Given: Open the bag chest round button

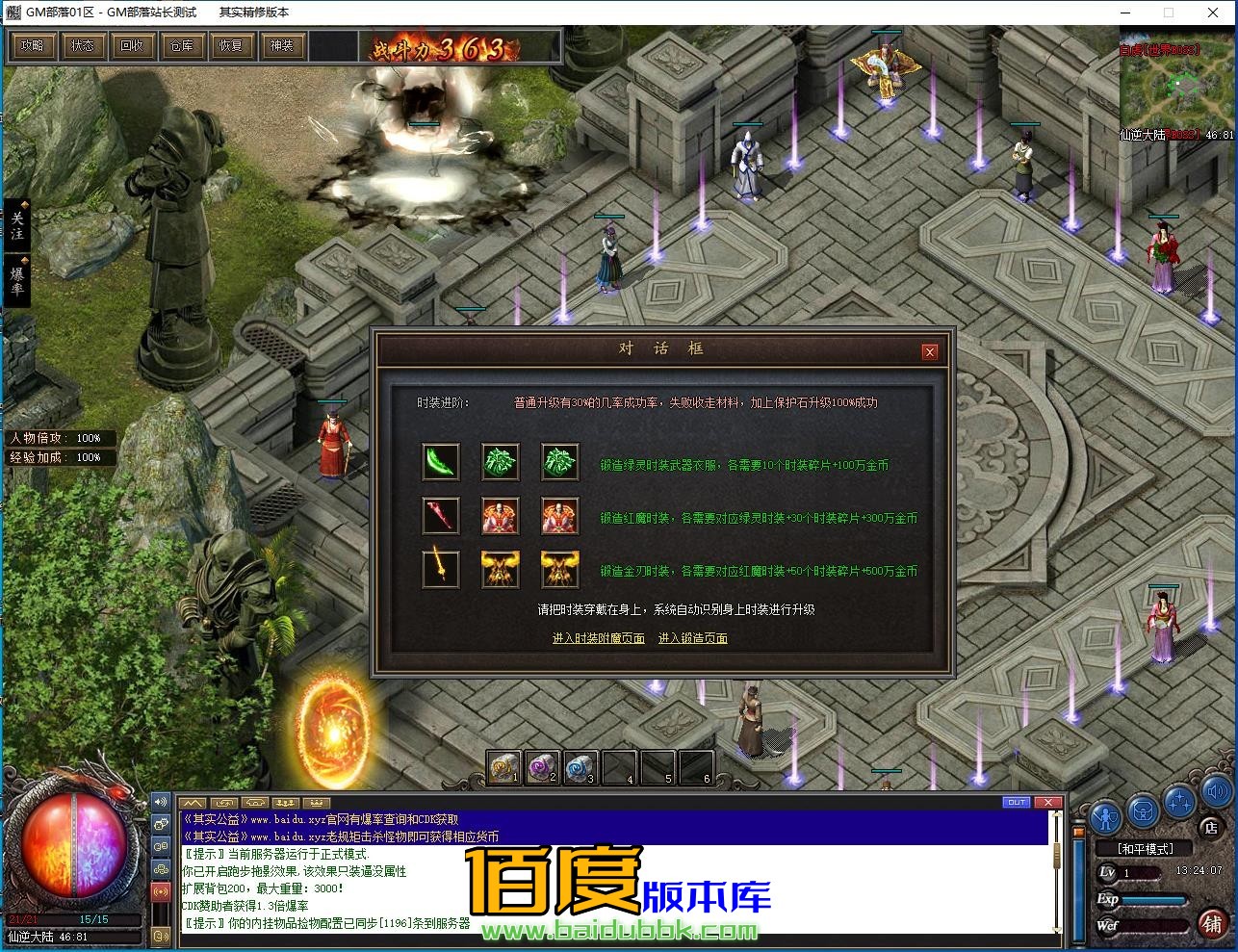Looking at the screenshot, I should (x=1142, y=810).
